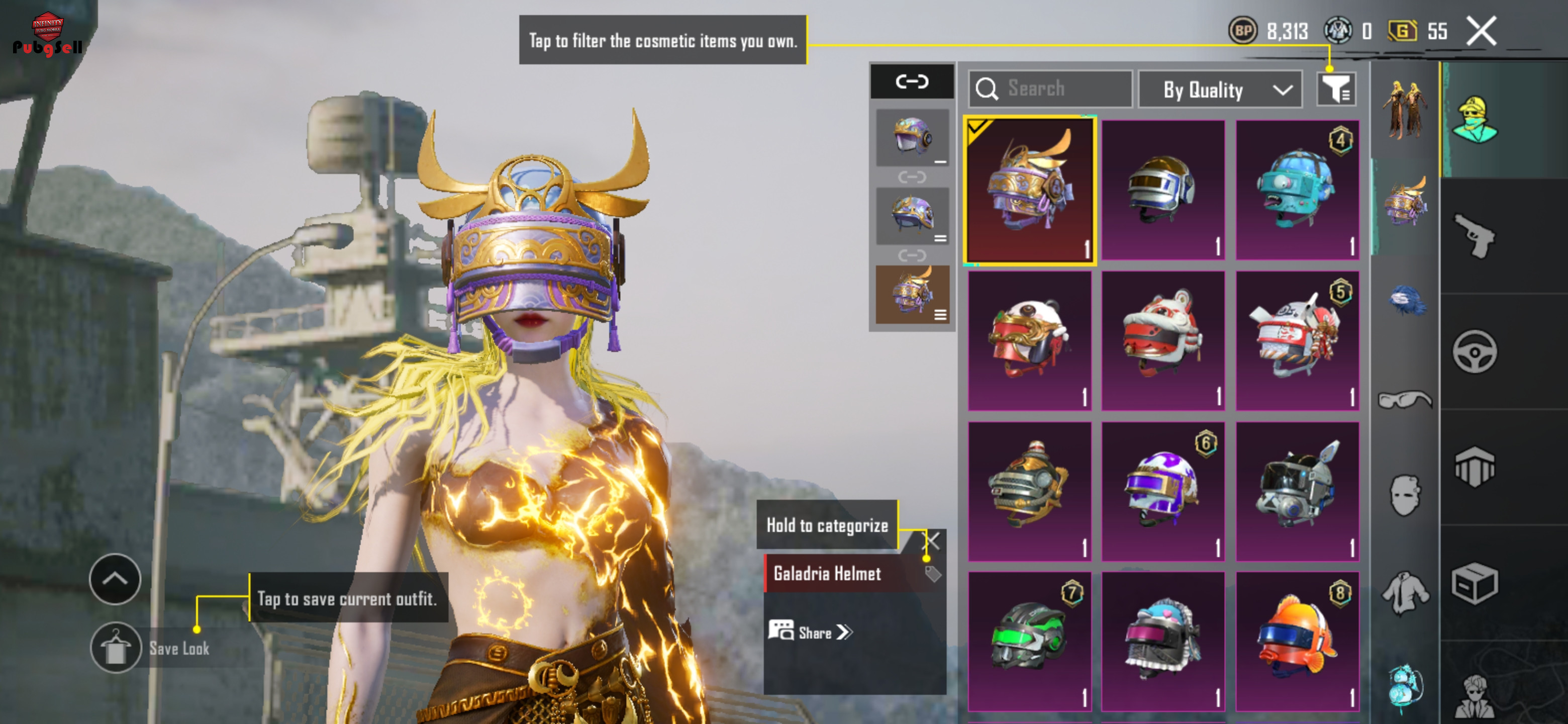Select the panda mask helmet
1568x724 pixels.
pyautogui.click(x=1029, y=340)
